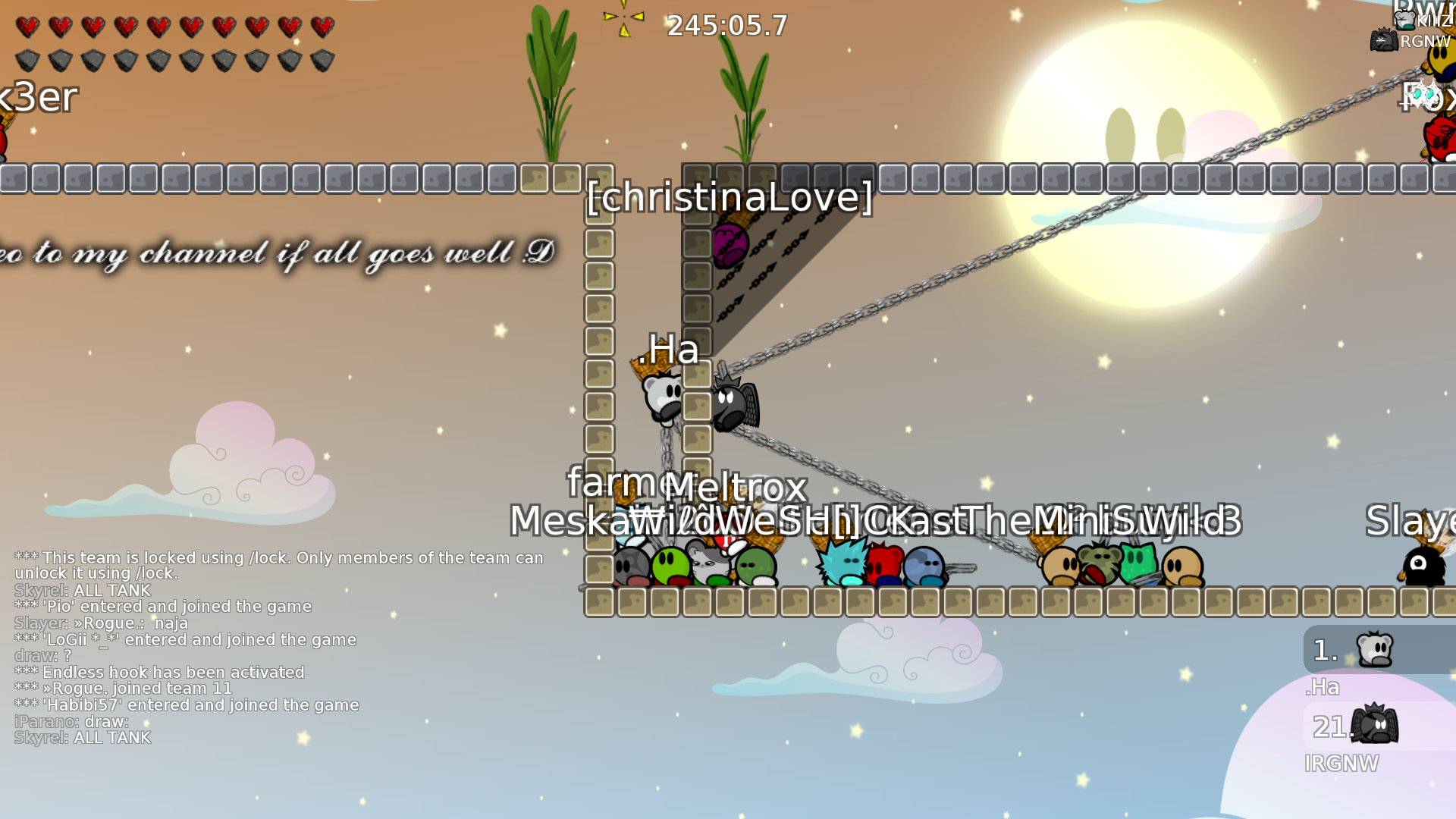
Task: Select the purple shaman mouse near christinaLove
Action: coord(732,243)
